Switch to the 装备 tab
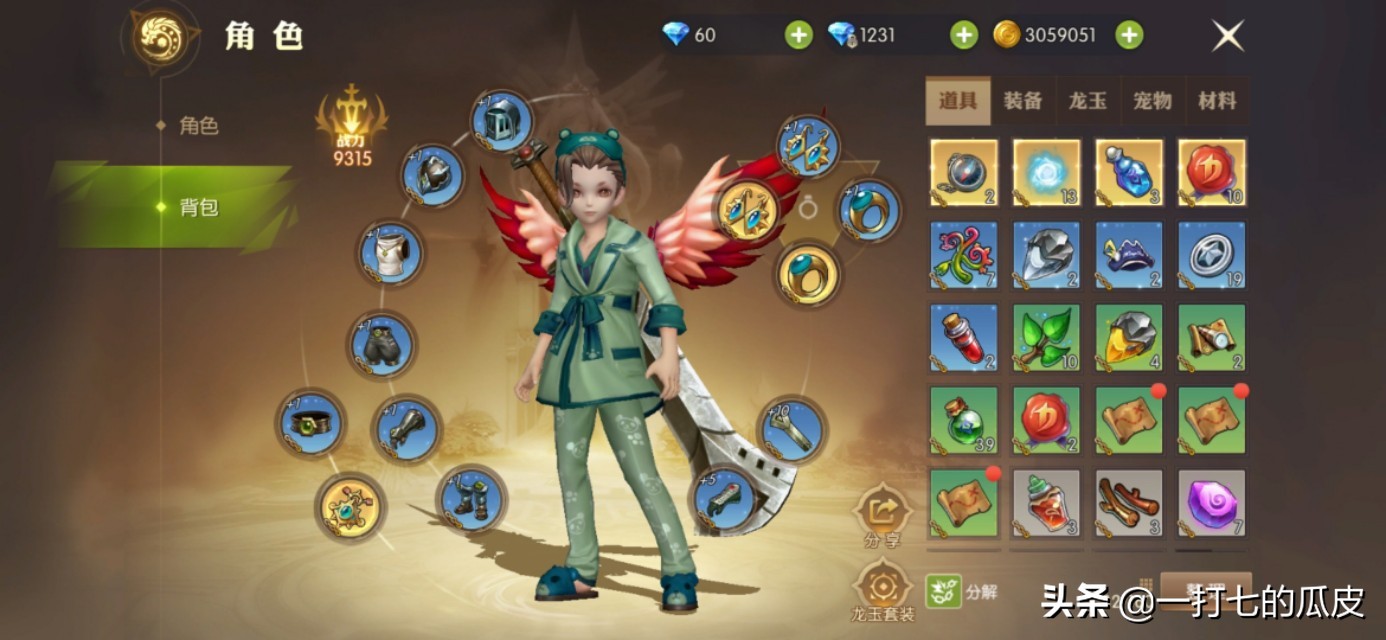The height and width of the screenshot is (640, 1386). 1022,101
